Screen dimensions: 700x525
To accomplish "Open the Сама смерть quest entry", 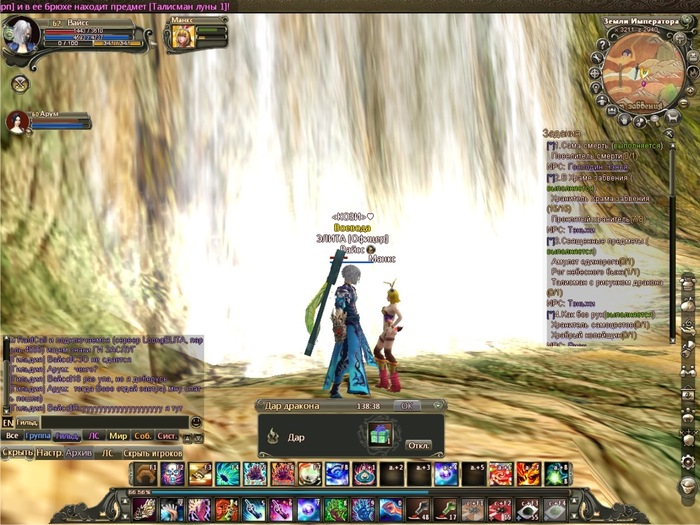I will coord(592,146).
